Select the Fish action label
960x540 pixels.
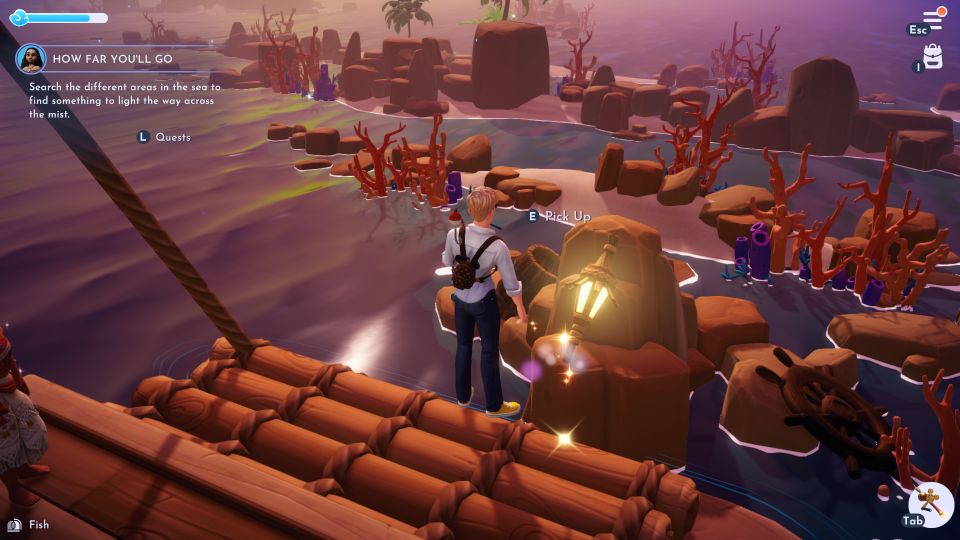tap(39, 525)
